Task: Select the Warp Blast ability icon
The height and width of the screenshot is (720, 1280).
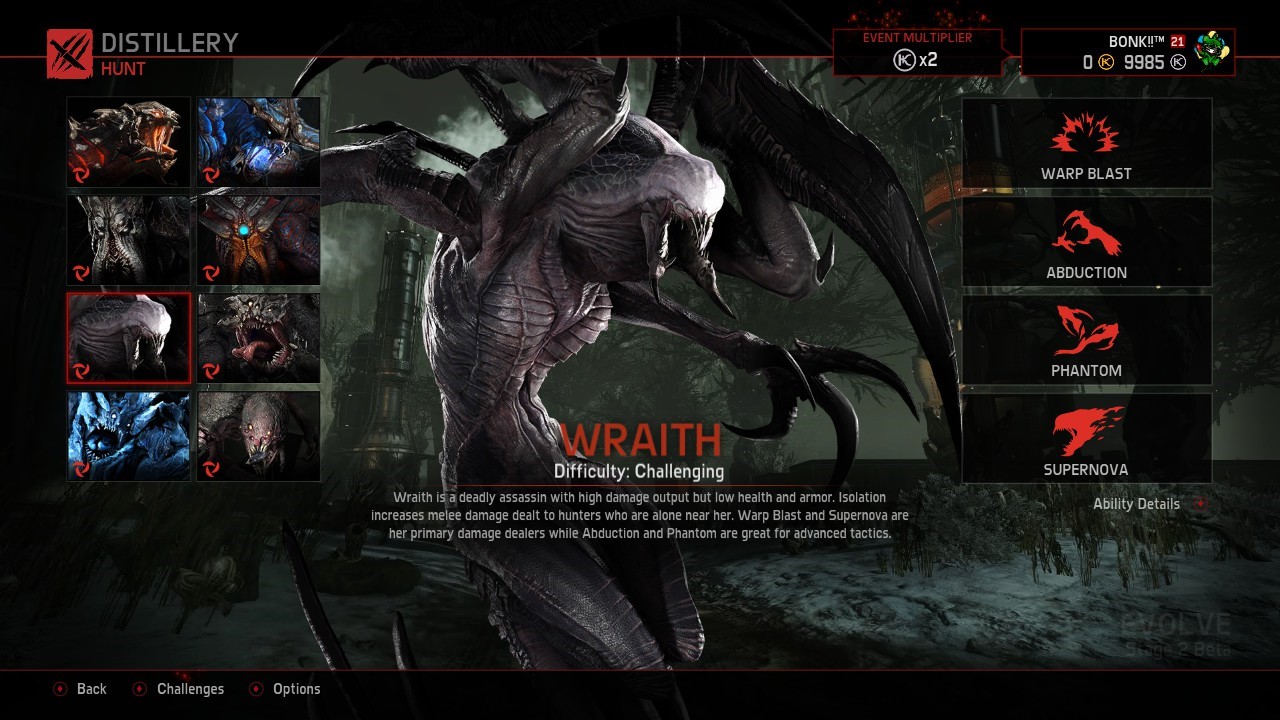Action: click(1086, 133)
